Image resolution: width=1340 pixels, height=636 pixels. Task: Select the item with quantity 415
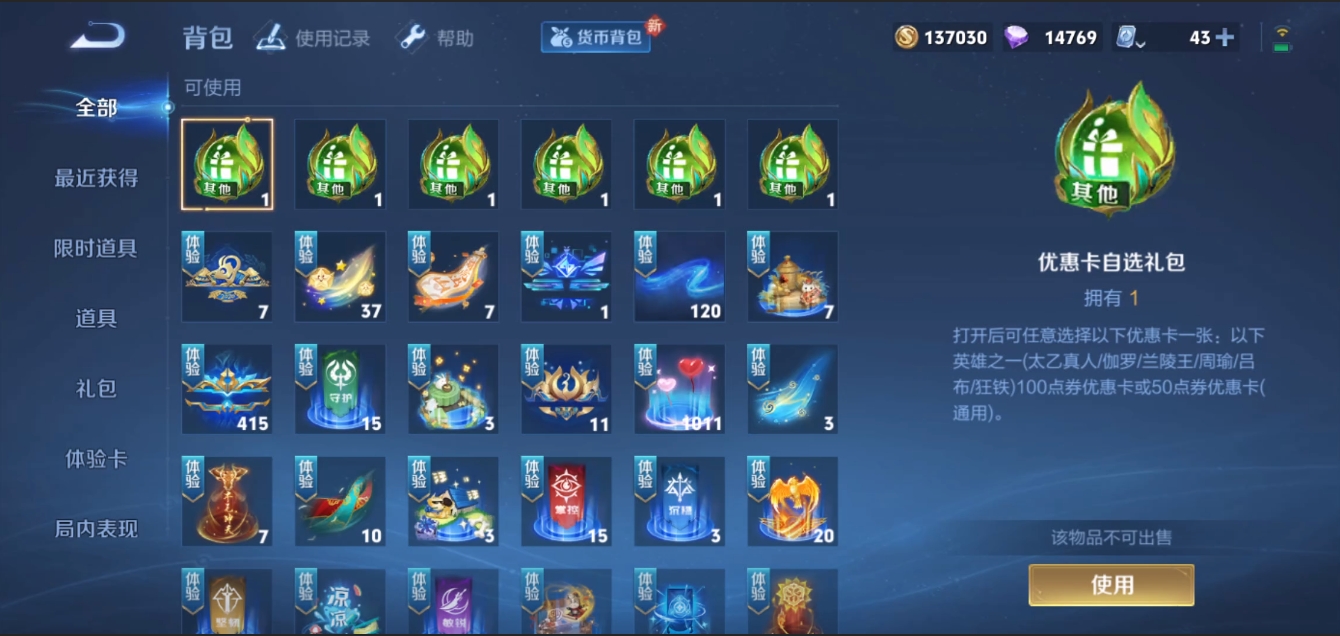(227, 390)
